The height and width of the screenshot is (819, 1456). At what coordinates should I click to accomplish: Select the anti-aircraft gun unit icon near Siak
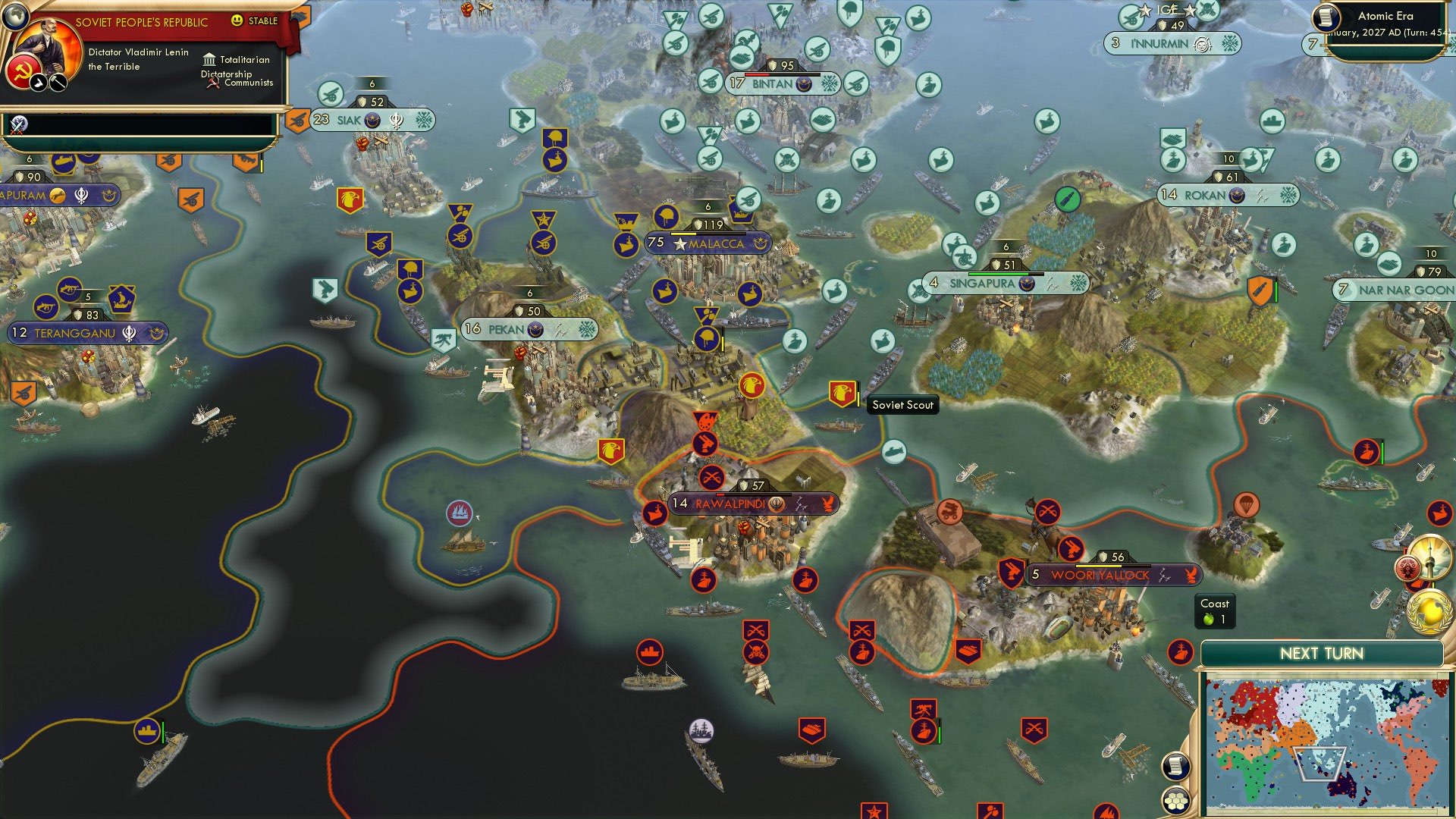331,95
